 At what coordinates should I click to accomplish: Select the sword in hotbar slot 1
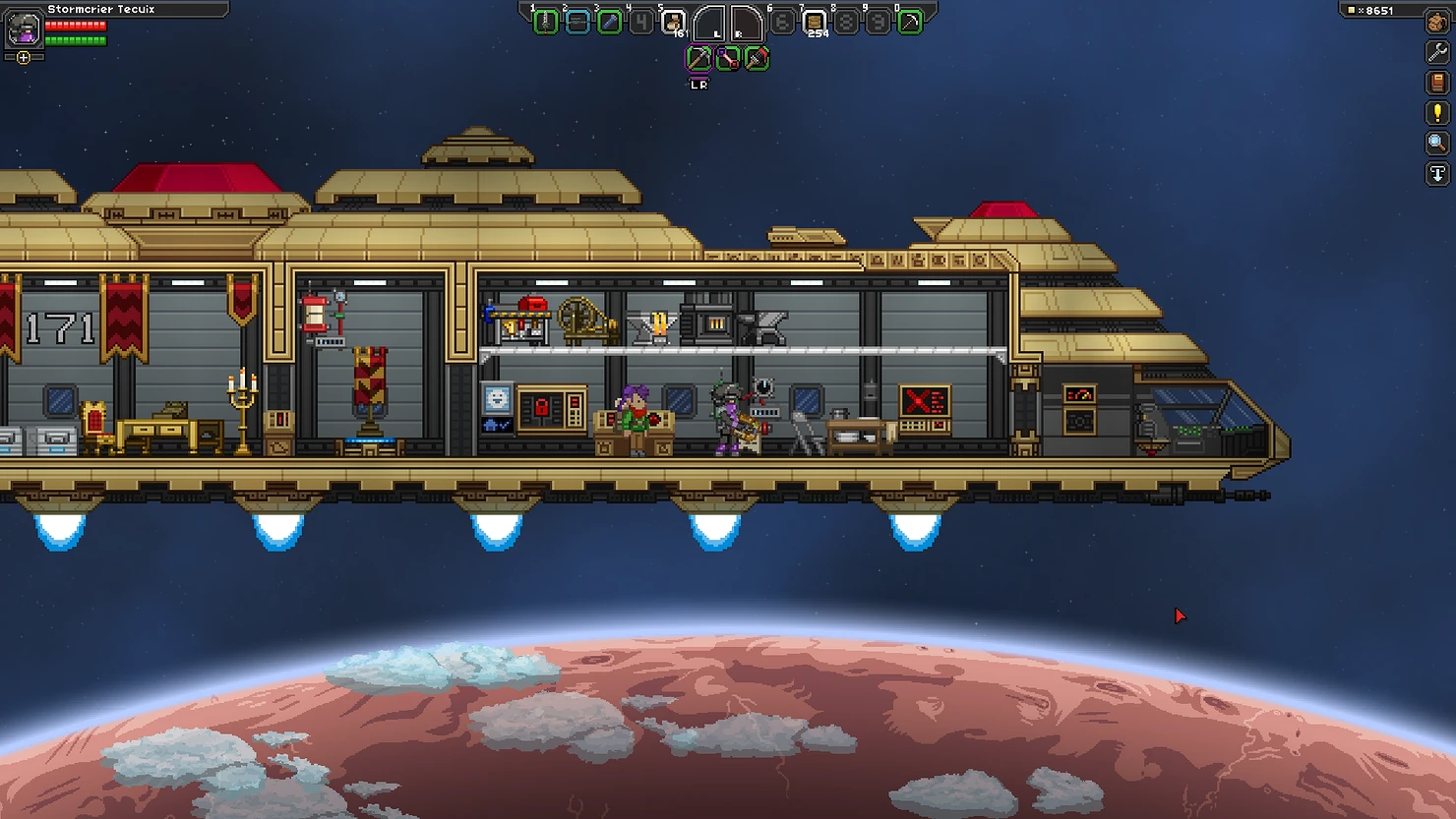pyautogui.click(x=545, y=22)
